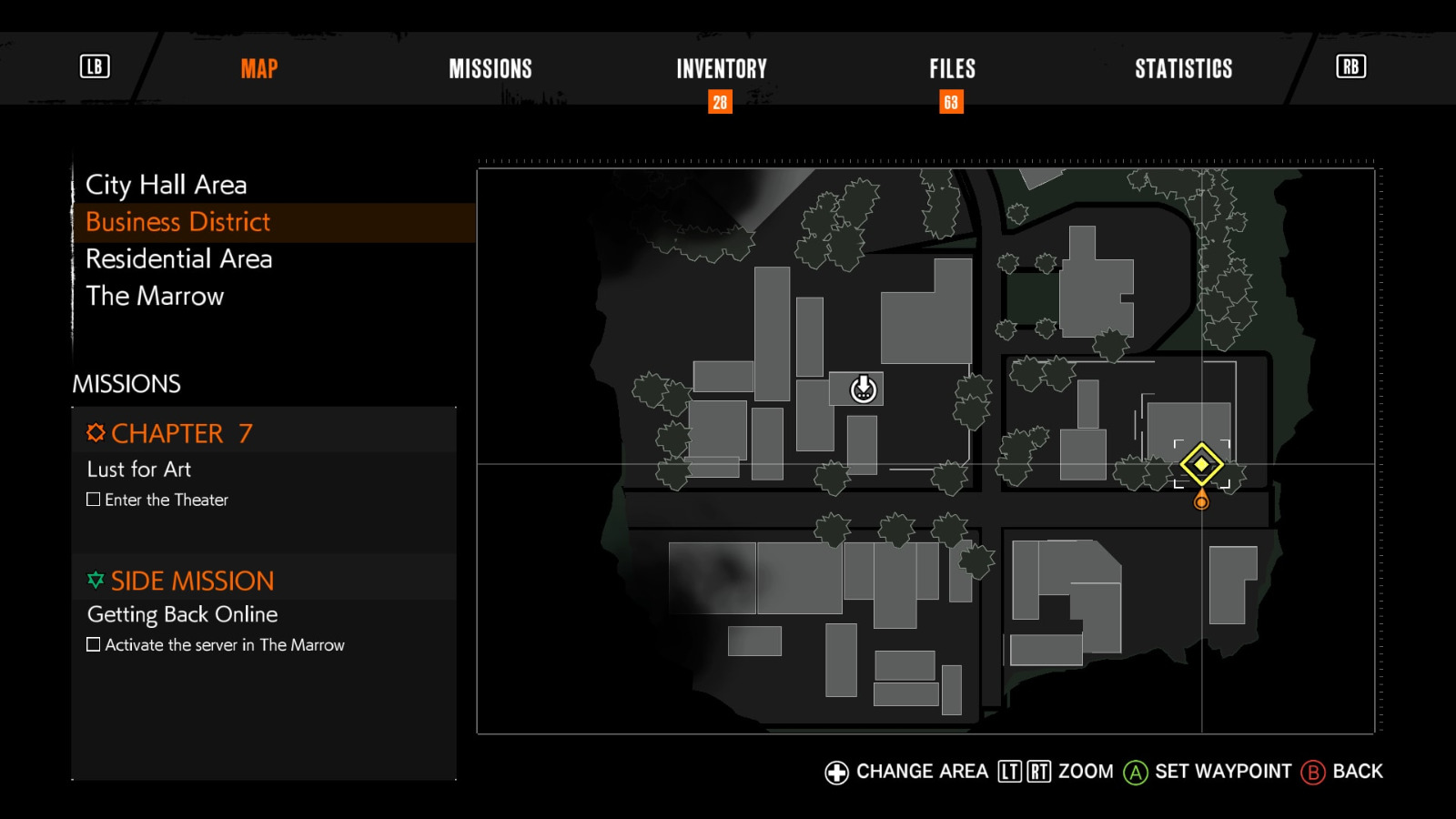The width and height of the screenshot is (1456, 819).
Task: Click the RB bumper icon
Action: click(1350, 66)
